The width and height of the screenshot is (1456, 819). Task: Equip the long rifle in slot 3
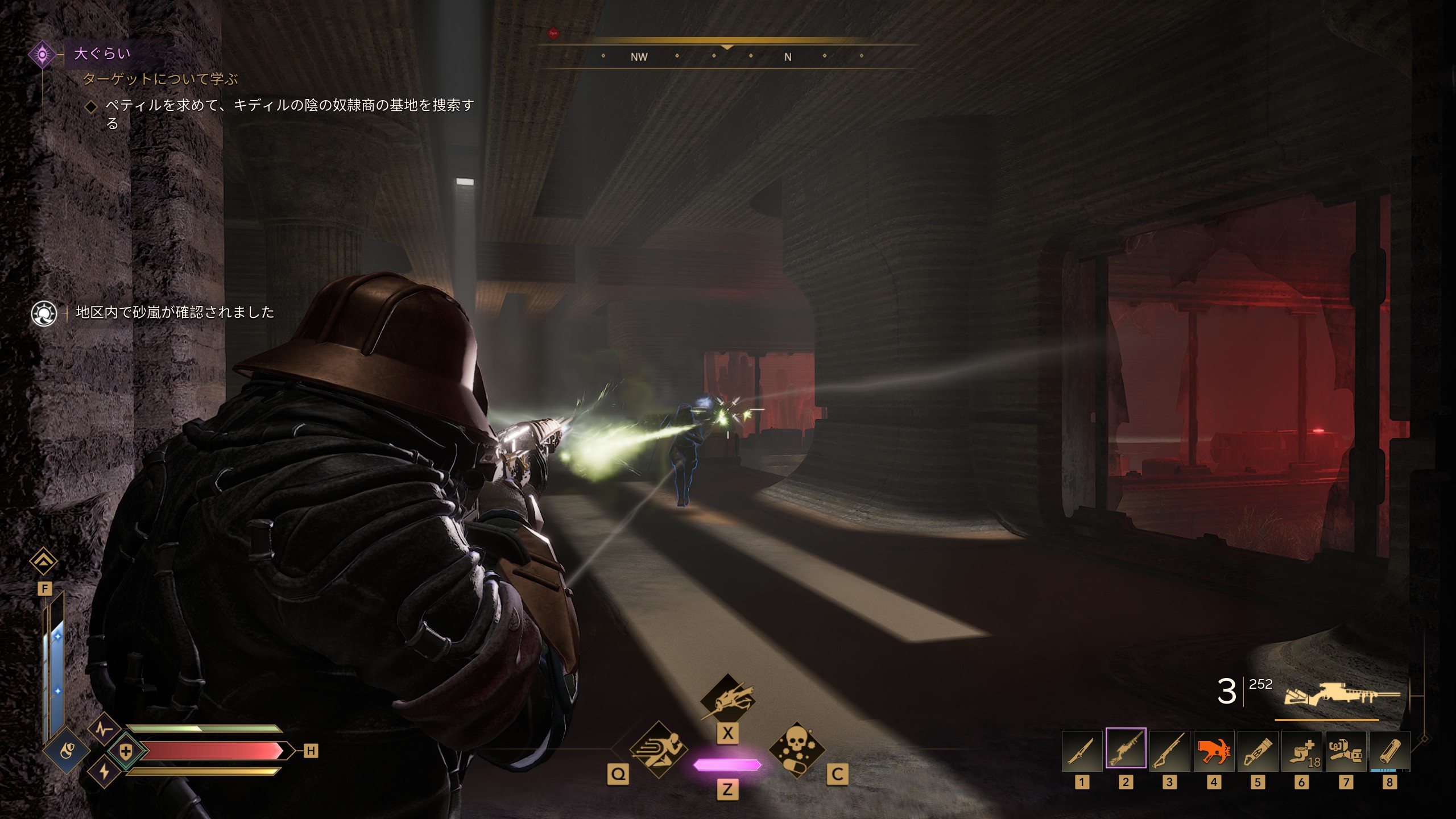pyautogui.click(x=1169, y=751)
